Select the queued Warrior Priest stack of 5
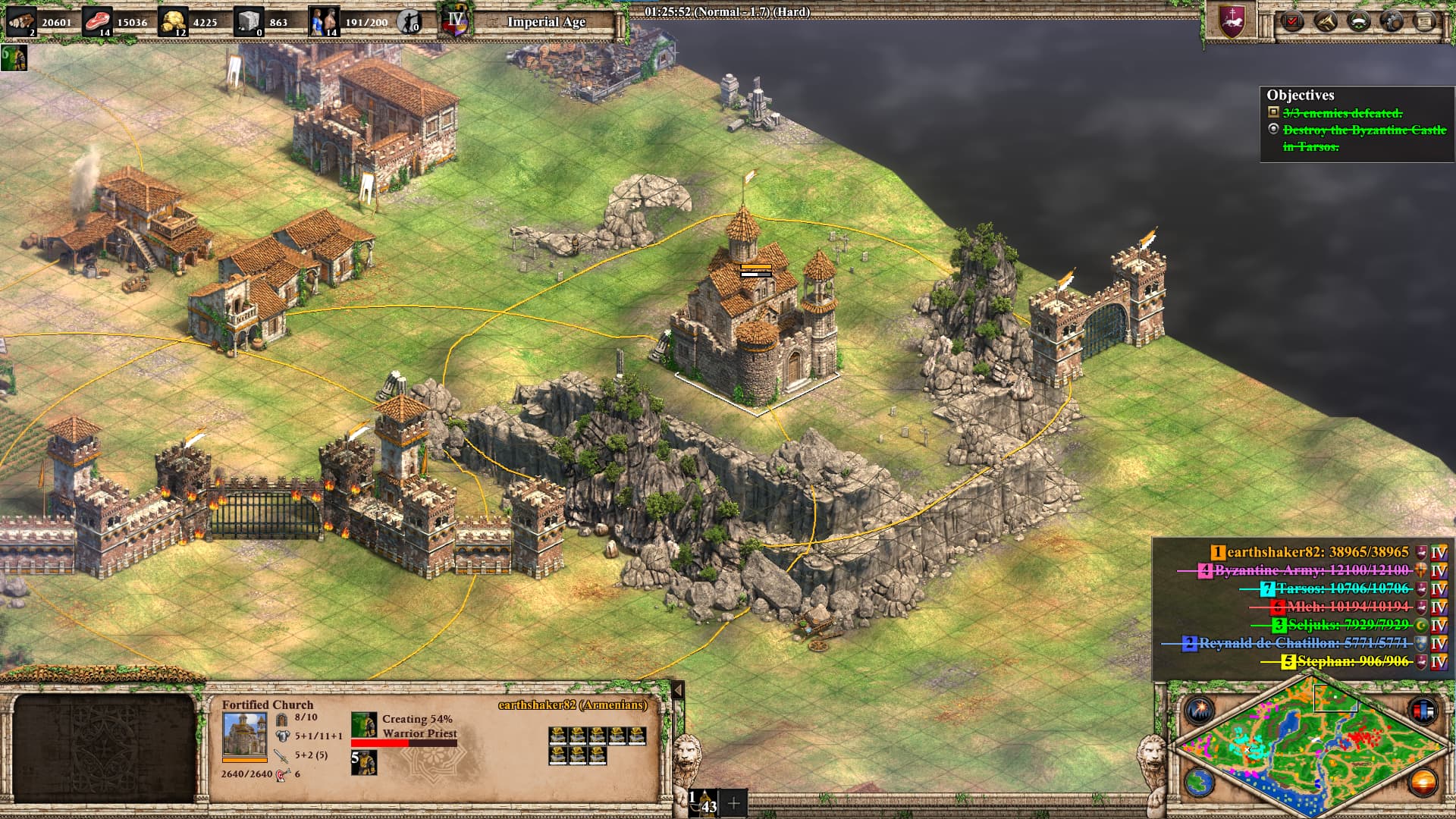Screen dimensions: 1456x819 (364, 762)
